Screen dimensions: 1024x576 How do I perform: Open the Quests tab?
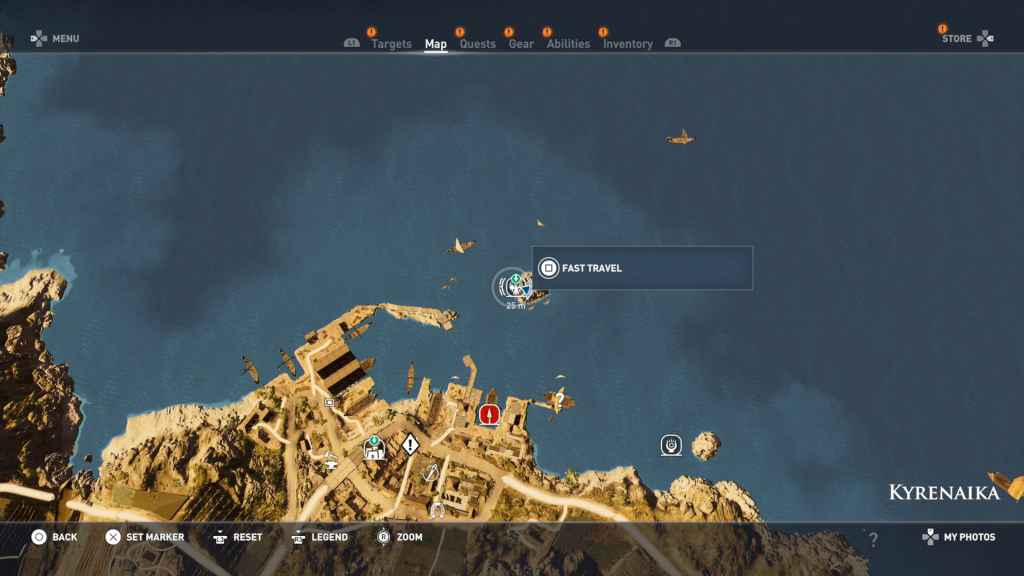(477, 44)
